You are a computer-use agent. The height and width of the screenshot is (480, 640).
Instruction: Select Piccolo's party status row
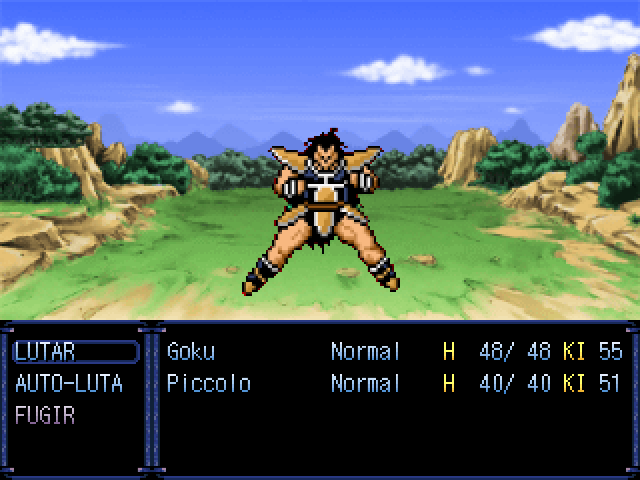pos(392,384)
